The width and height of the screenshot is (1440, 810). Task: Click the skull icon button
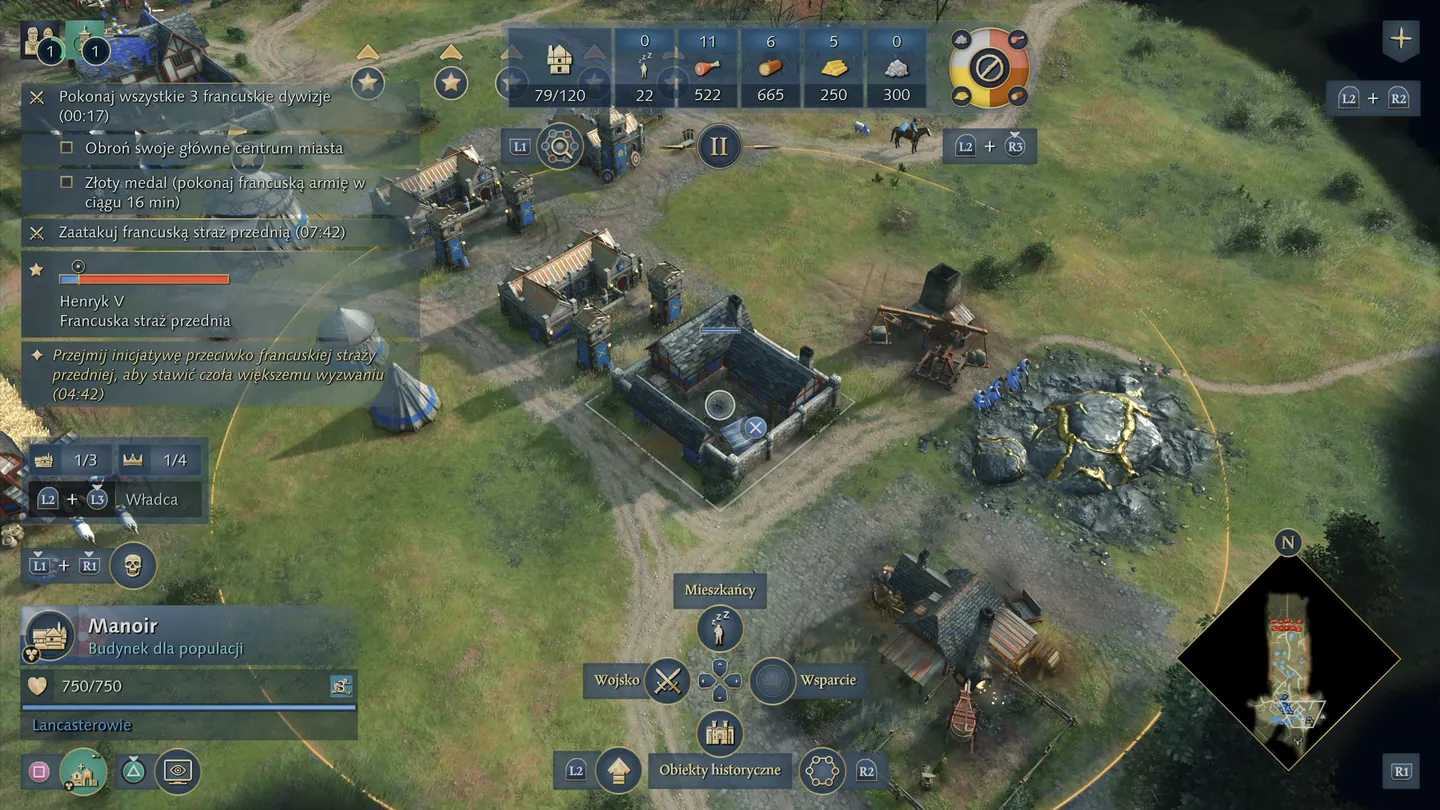tap(133, 566)
